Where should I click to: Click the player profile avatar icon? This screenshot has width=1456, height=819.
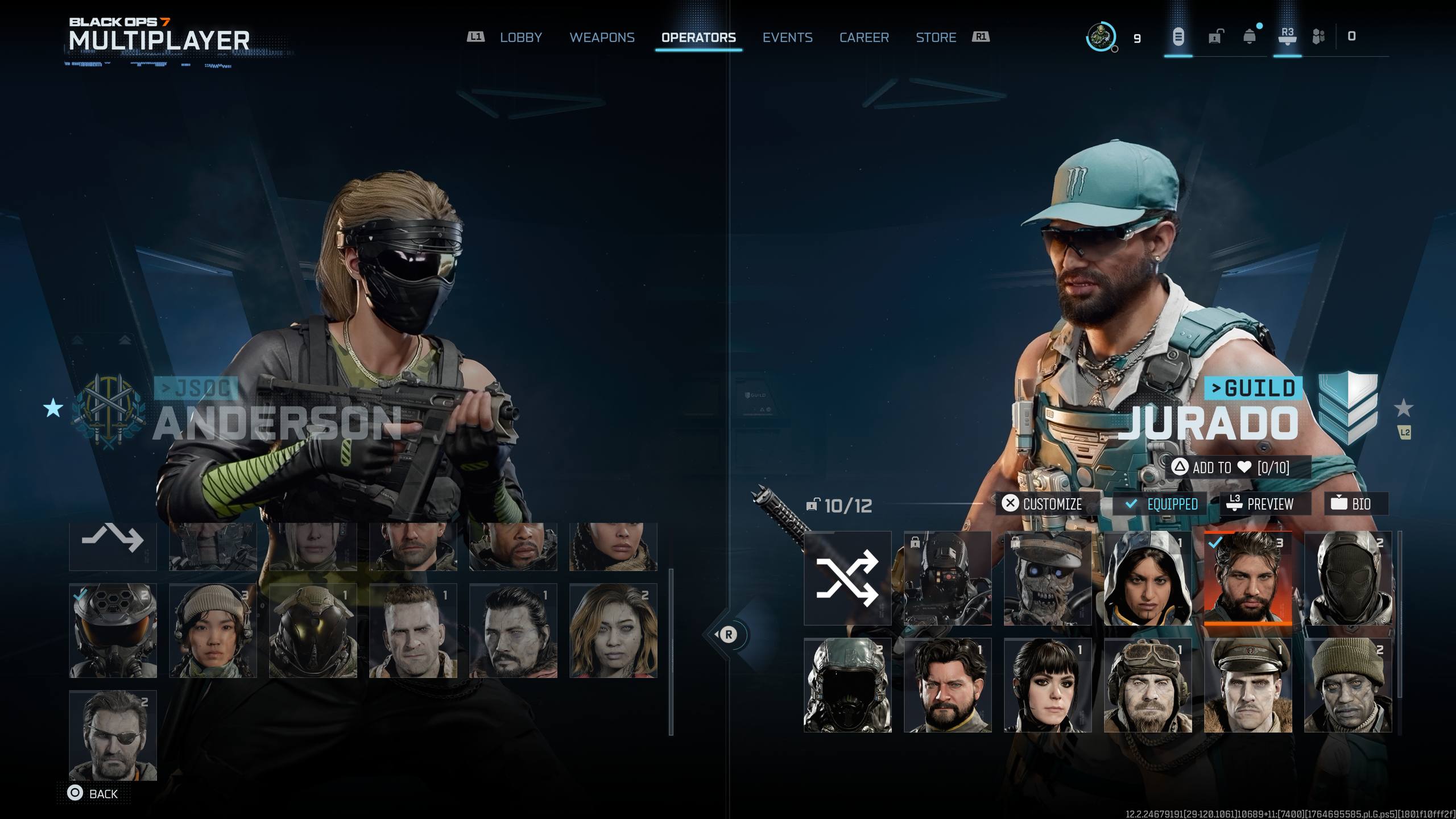(1101, 38)
